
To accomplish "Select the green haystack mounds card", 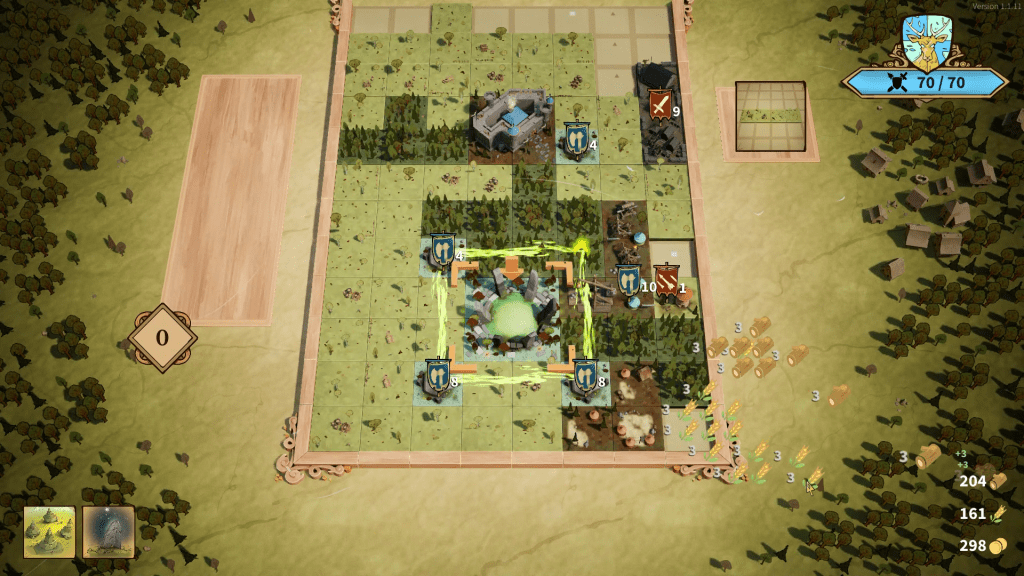I will [x=49, y=531].
